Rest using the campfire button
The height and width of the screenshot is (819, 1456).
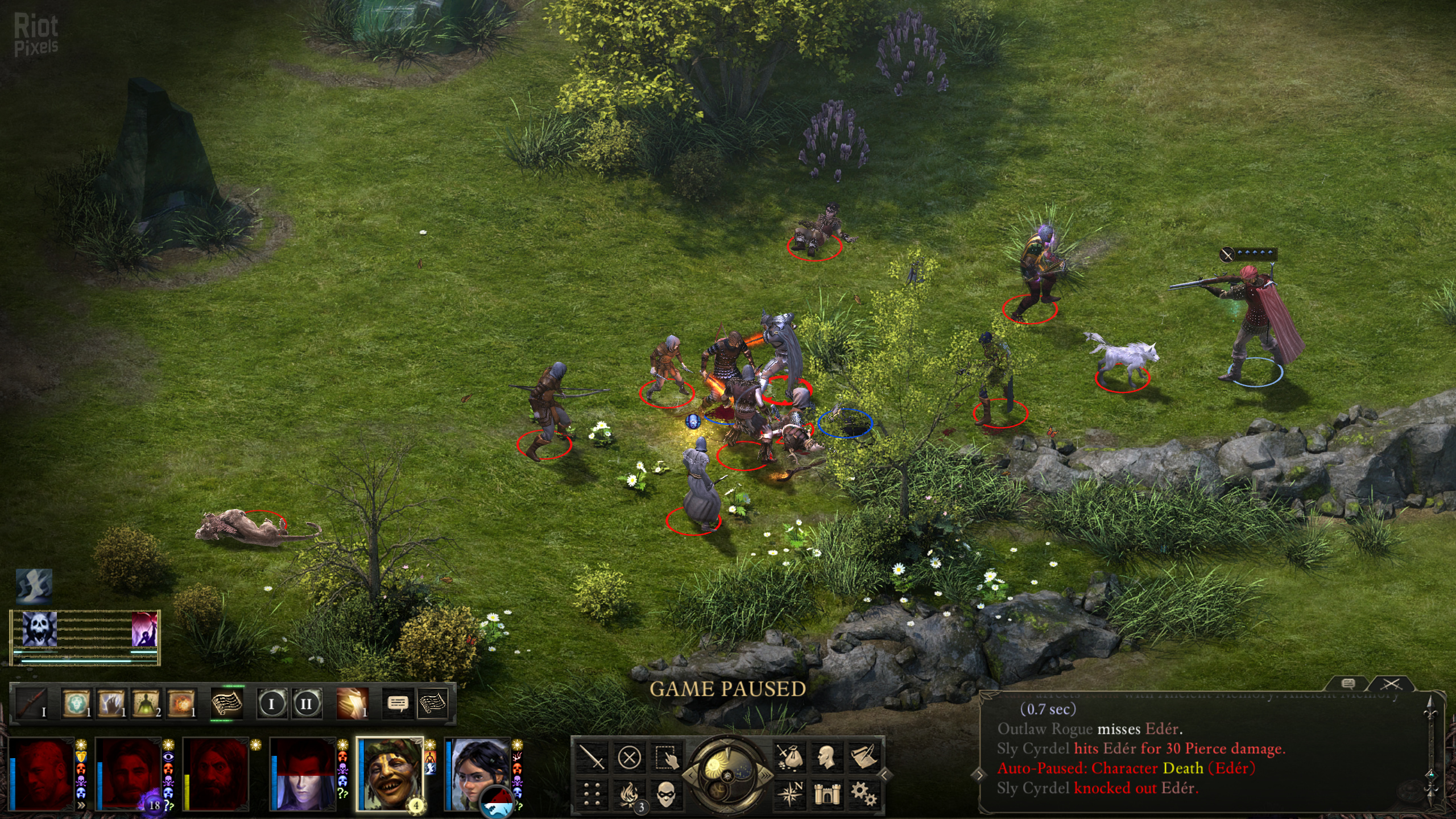(x=629, y=793)
